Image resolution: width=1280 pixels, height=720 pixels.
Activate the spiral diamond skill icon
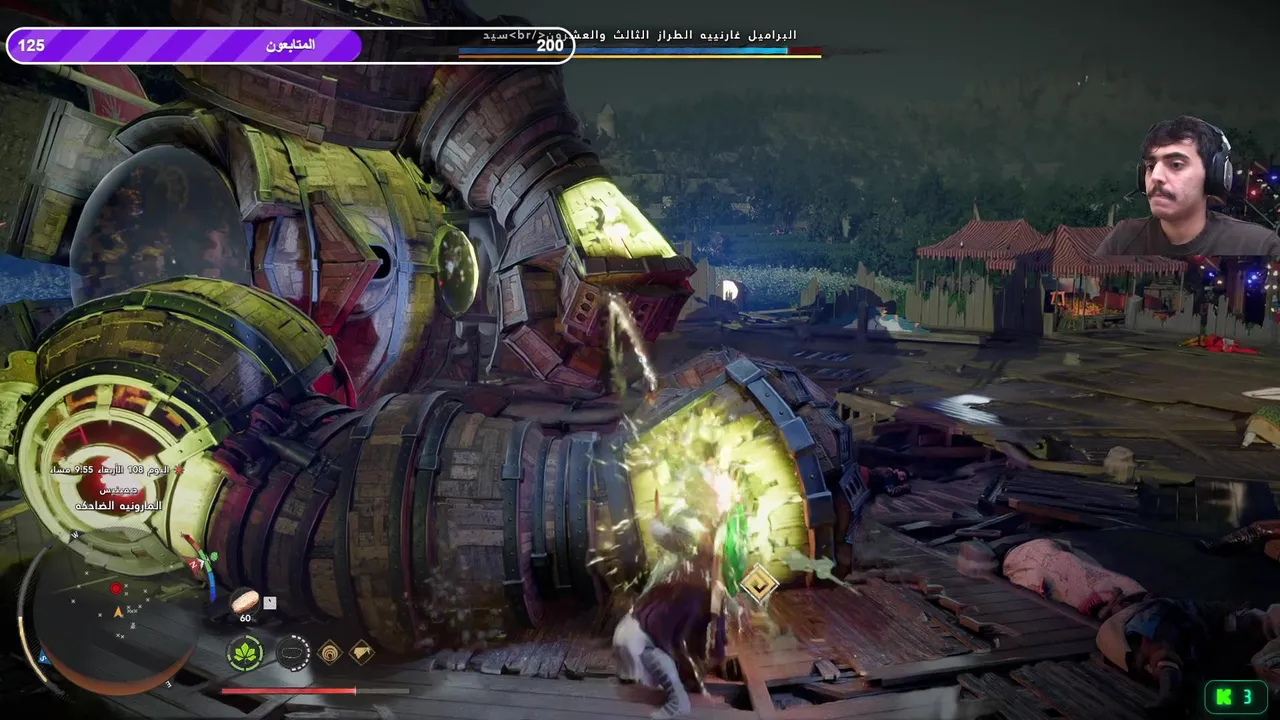(329, 653)
